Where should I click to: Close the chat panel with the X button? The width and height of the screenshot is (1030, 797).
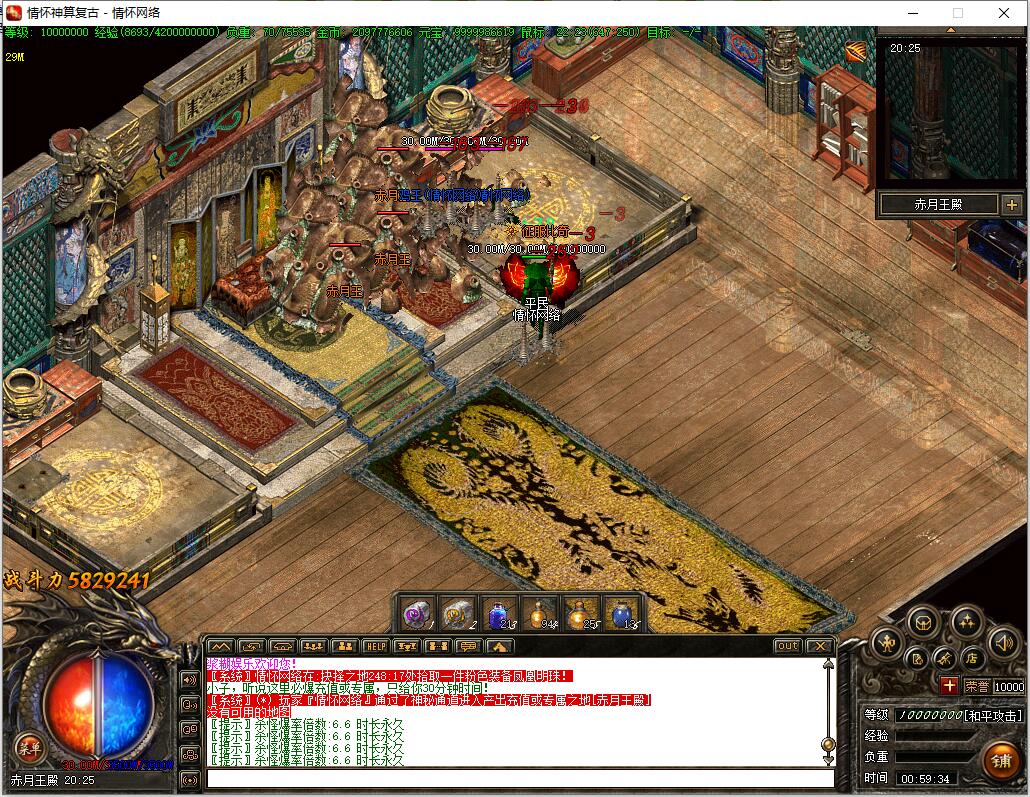pos(820,646)
